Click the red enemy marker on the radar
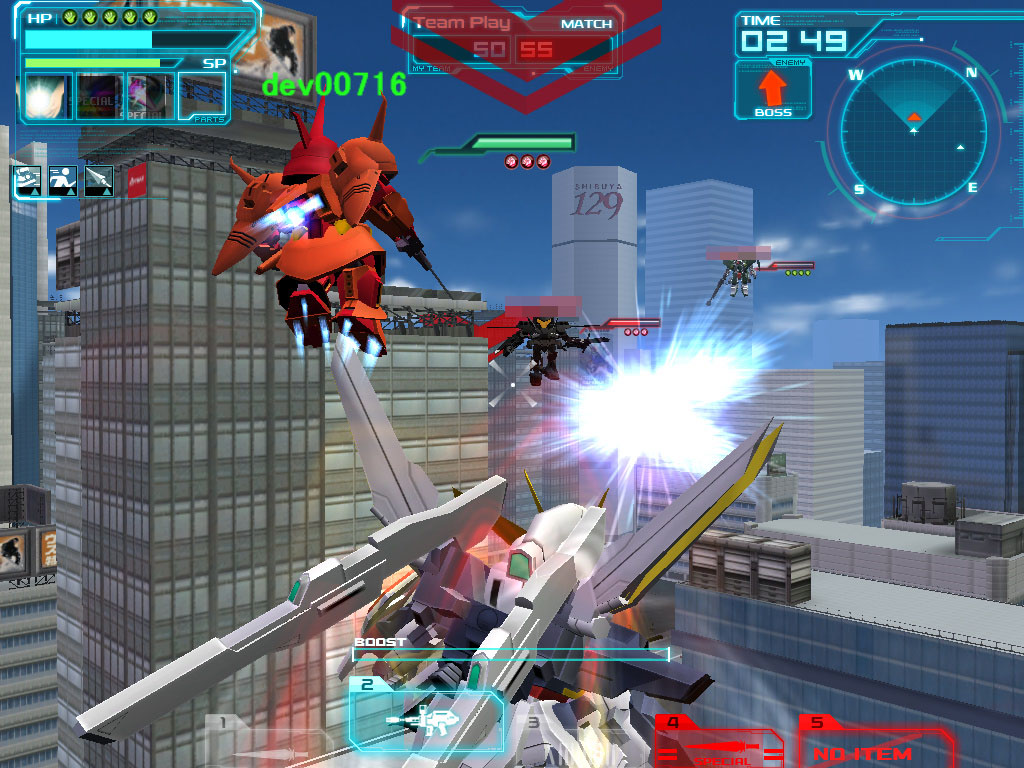The width and height of the screenshot is (1024, 768). click(x=913, y=118)
